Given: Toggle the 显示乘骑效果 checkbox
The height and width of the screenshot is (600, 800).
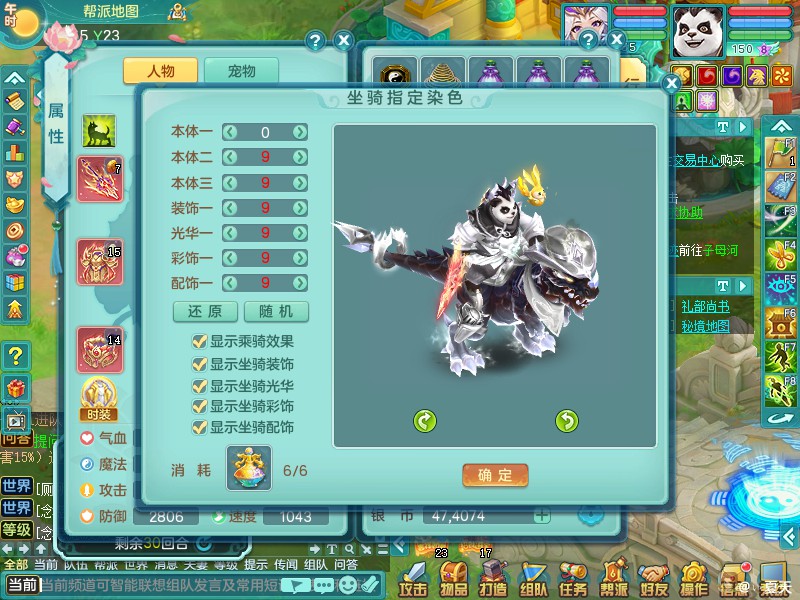Looking at the screenshot, I should [199, 341].
